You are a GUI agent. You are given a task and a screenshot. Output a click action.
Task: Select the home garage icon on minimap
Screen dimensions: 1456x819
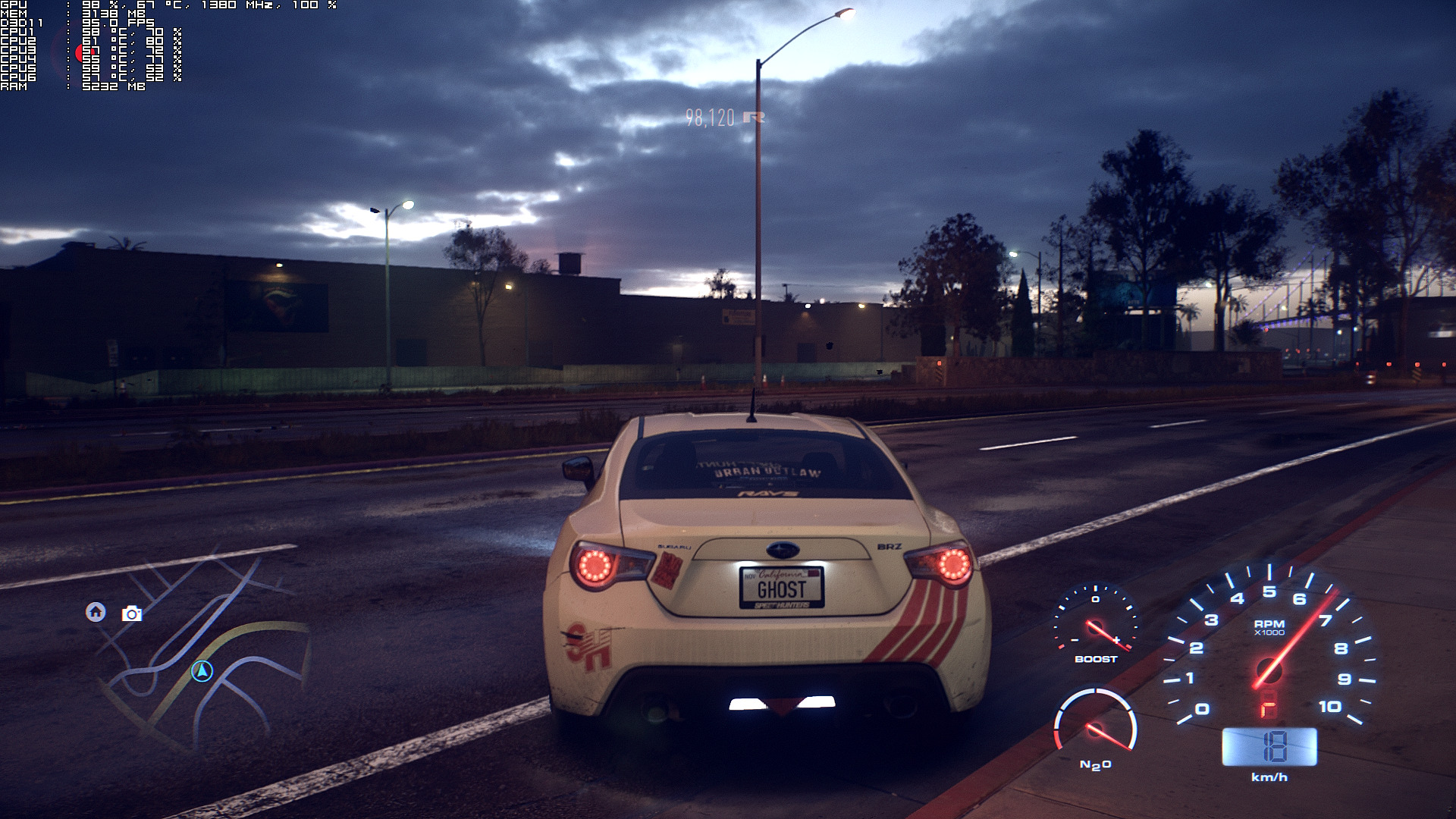click(96, 612)
